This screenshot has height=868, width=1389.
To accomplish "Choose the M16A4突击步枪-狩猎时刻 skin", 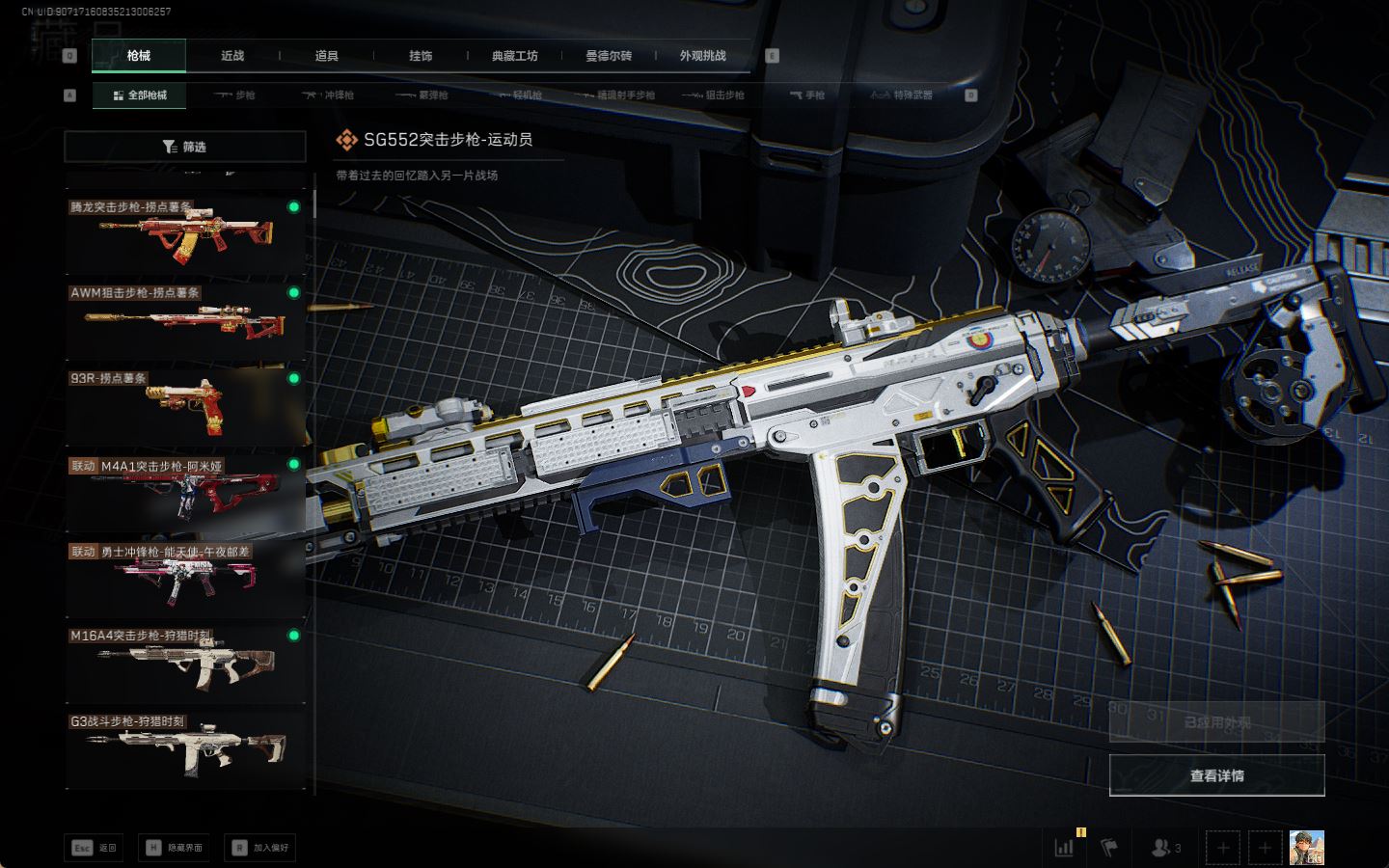I will (185, 663).
